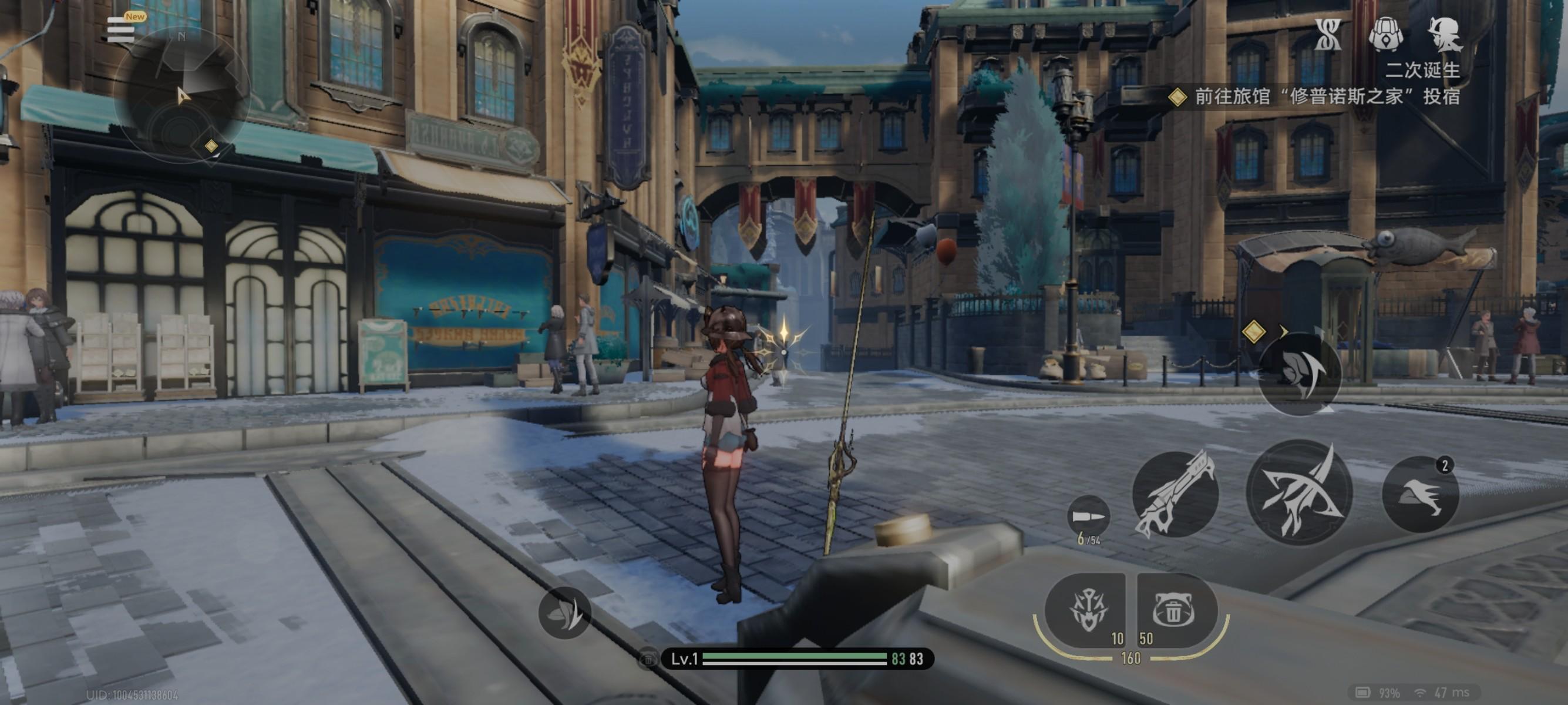The image size is (1568, 705).
Task: Tap the bird-shaped jump button with quest marker
Action: [1300, 374]
